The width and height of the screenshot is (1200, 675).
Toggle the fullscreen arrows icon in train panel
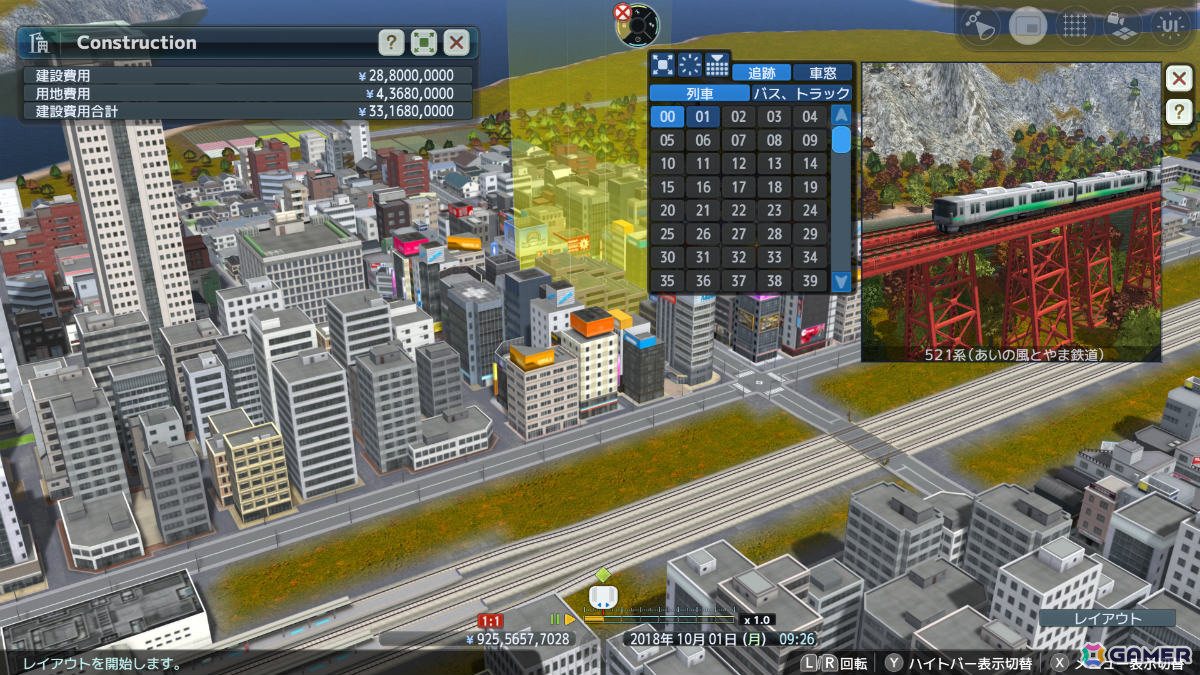662,65
